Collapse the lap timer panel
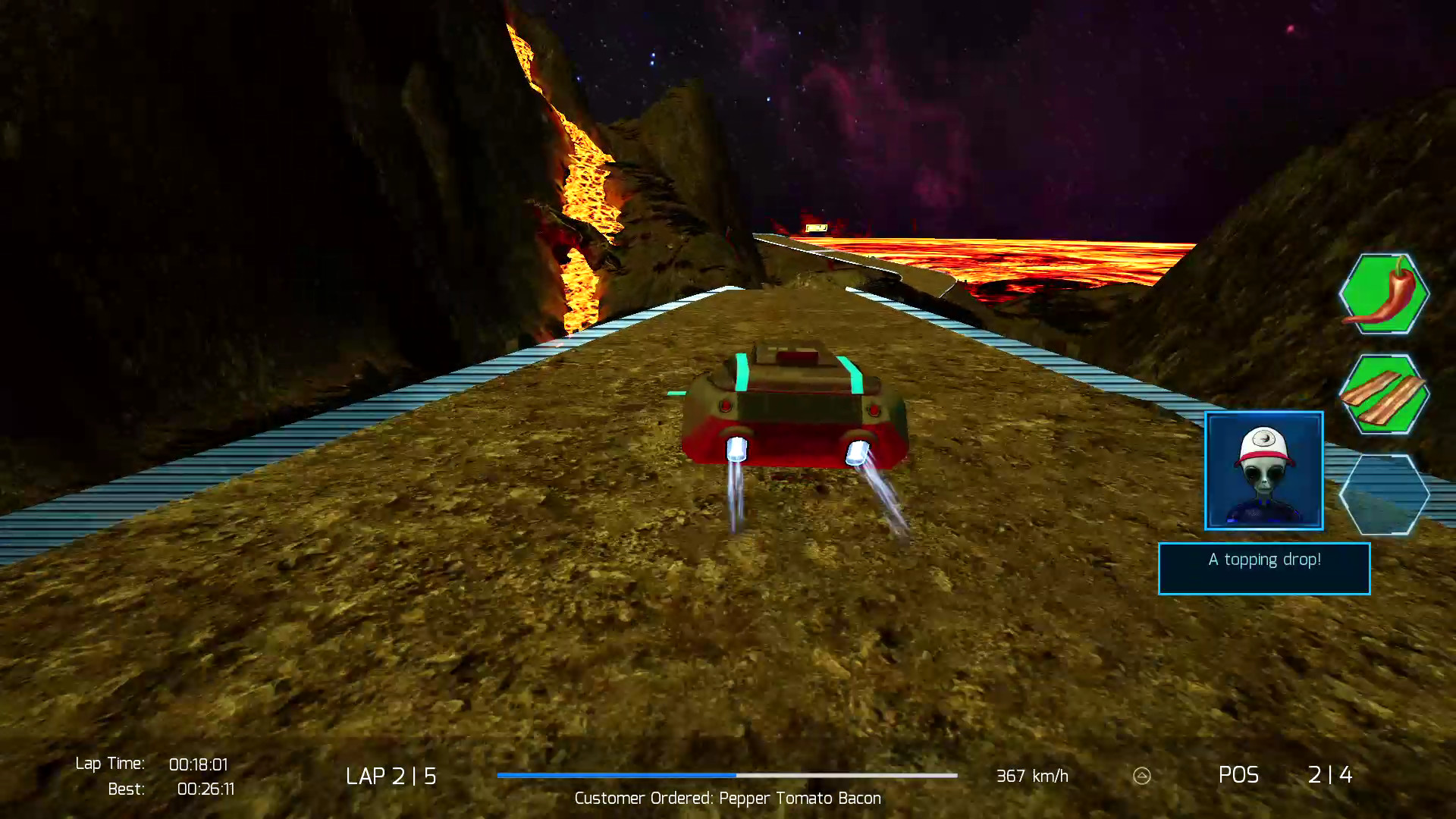The height and width of the screenshot is (819, 1456). pos(152,776)
